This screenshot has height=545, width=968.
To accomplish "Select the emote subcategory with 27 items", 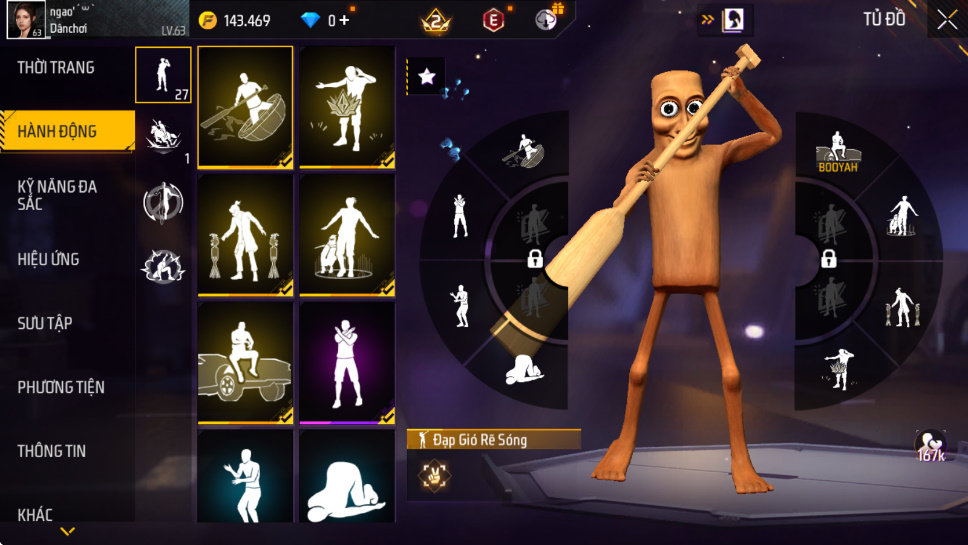I will tap(163, 74).
